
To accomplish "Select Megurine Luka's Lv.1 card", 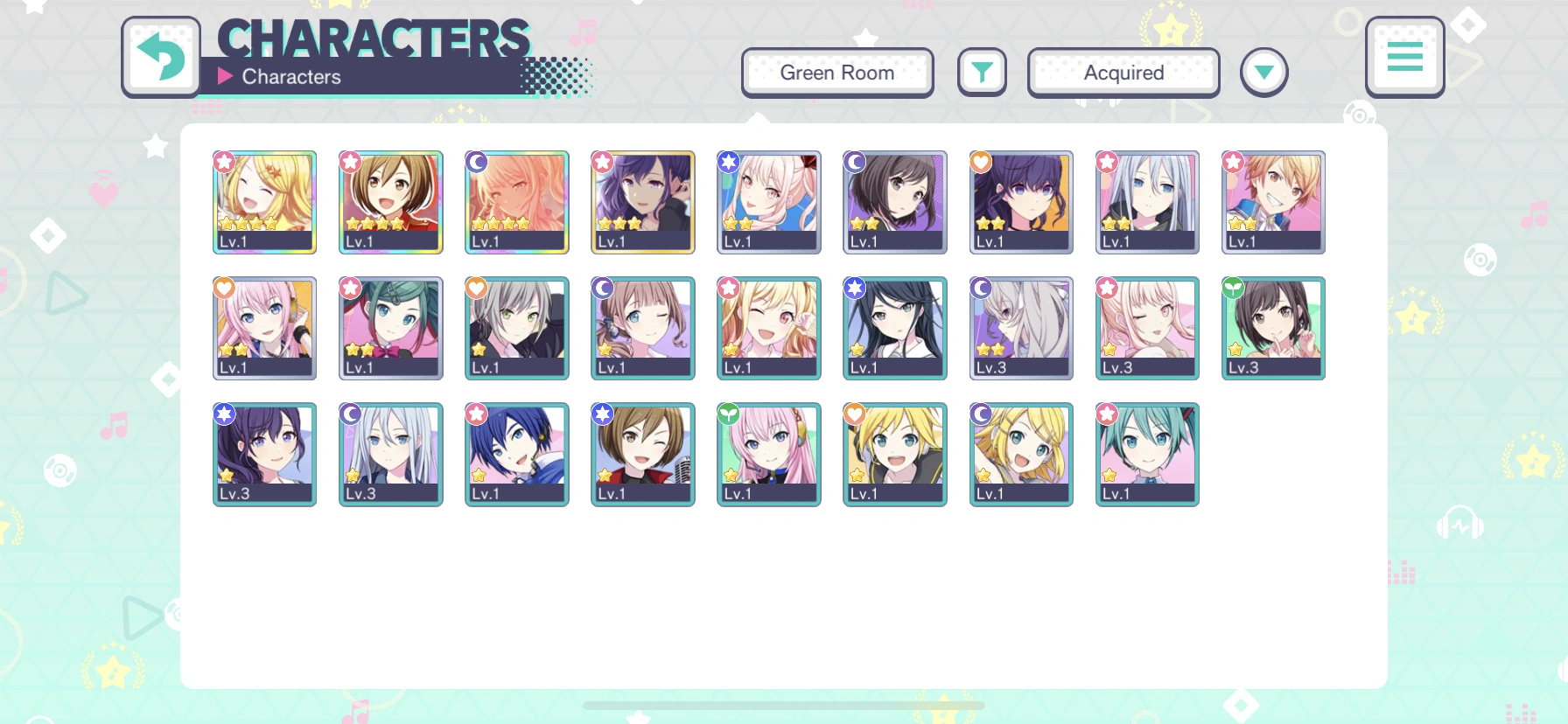I will [768, 455].
